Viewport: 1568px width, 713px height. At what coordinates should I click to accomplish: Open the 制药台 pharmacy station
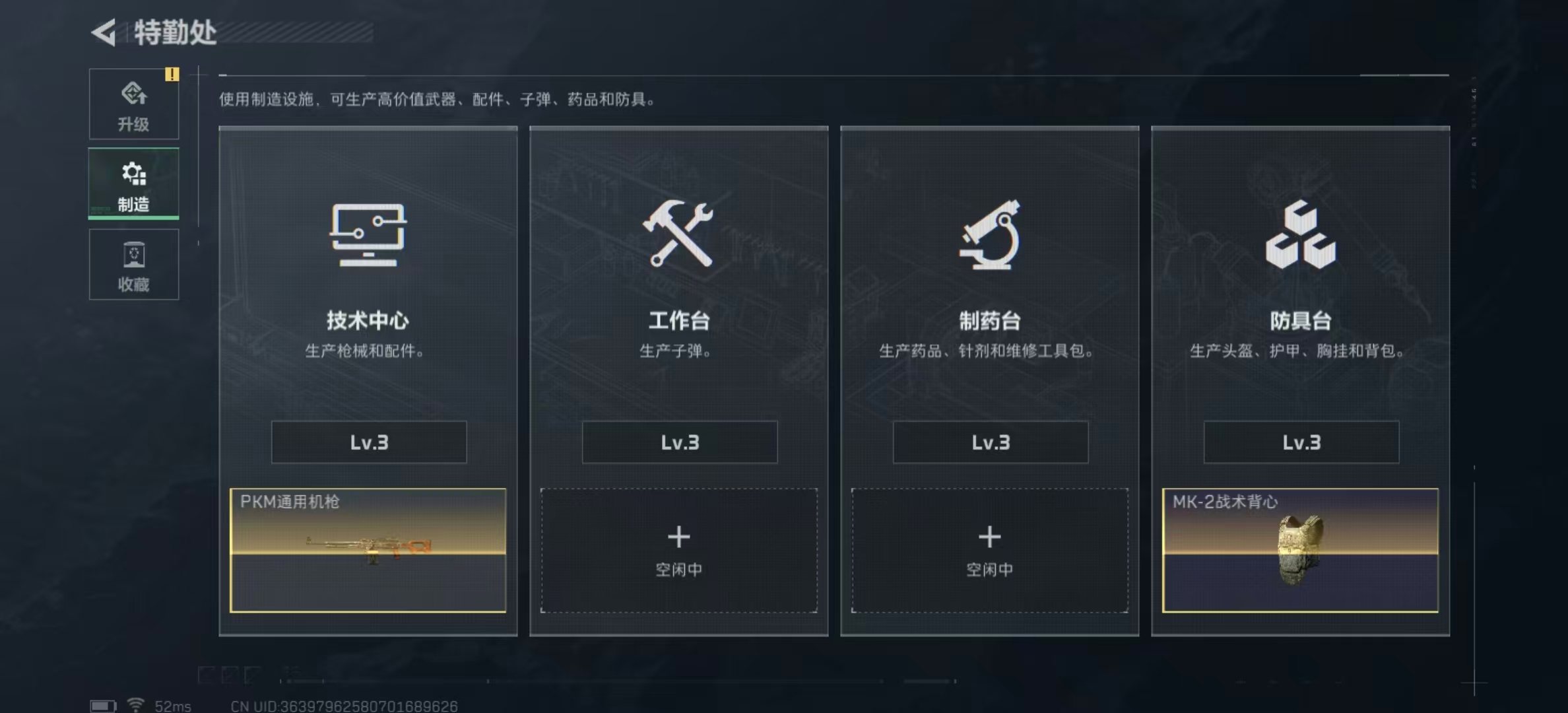point(989,277)
